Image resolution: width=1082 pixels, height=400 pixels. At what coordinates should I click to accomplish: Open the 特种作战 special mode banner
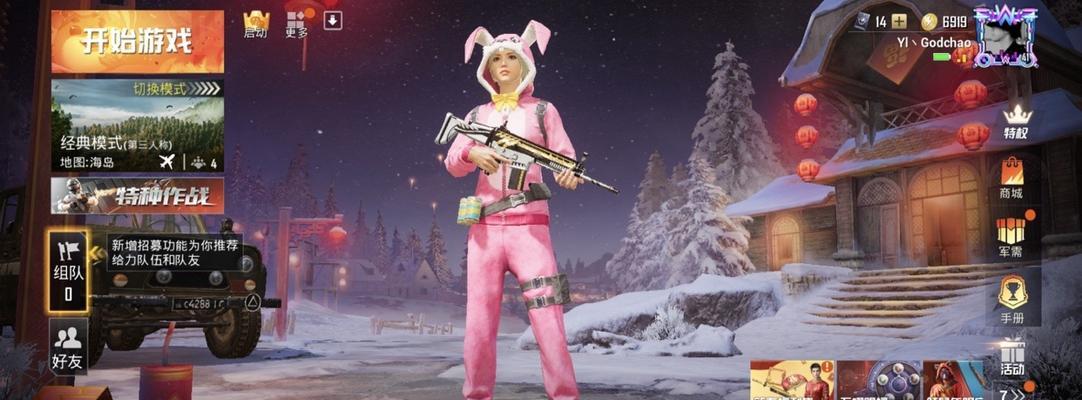(137, 195)
